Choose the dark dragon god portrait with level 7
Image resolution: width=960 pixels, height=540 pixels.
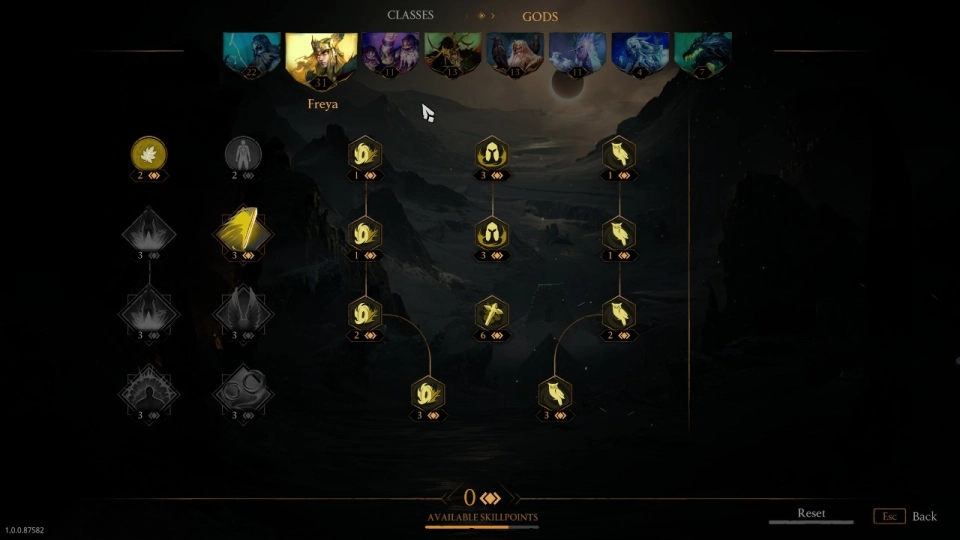tap(703, 53)
